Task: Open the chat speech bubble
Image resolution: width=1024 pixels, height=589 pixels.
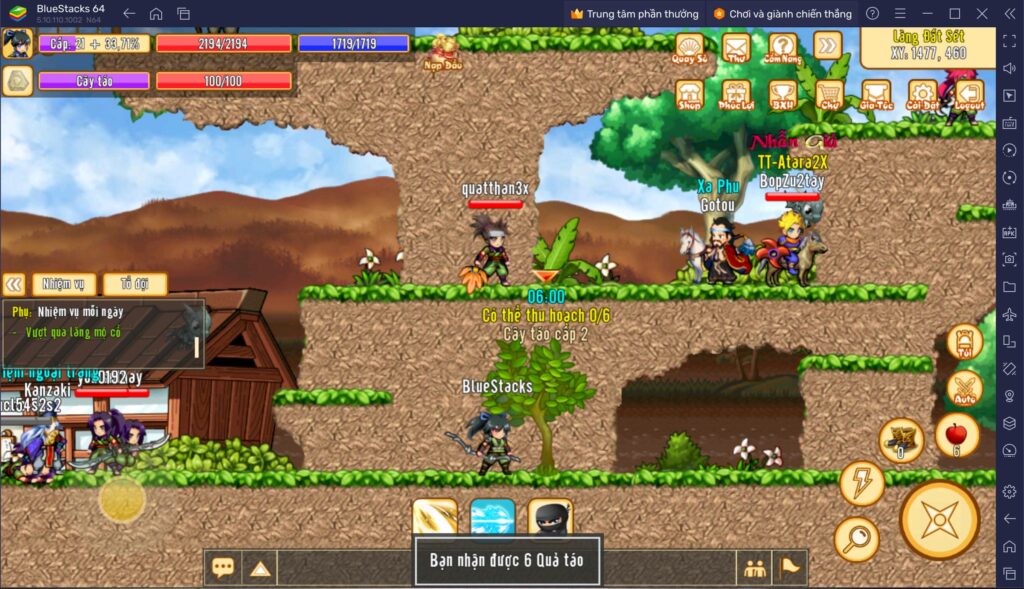Action: tap(223, 567)
